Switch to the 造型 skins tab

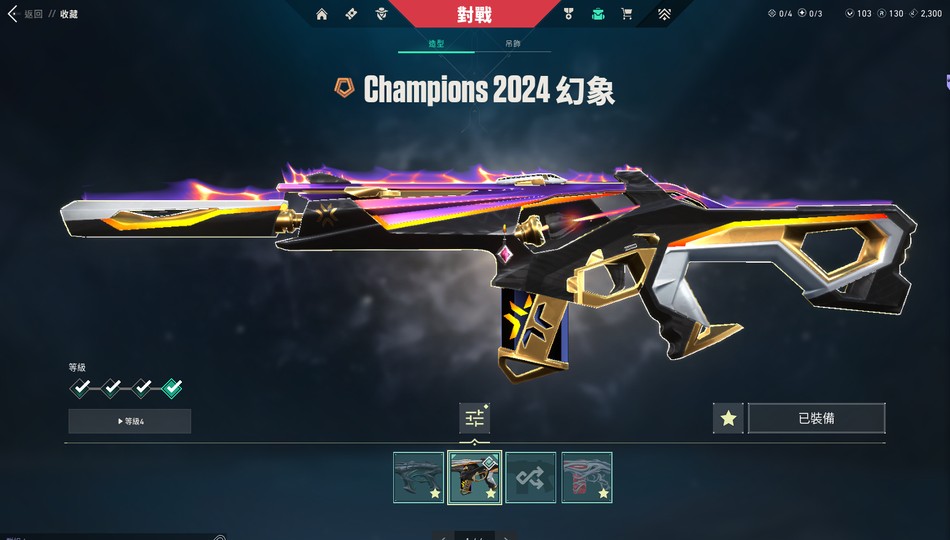436,45
